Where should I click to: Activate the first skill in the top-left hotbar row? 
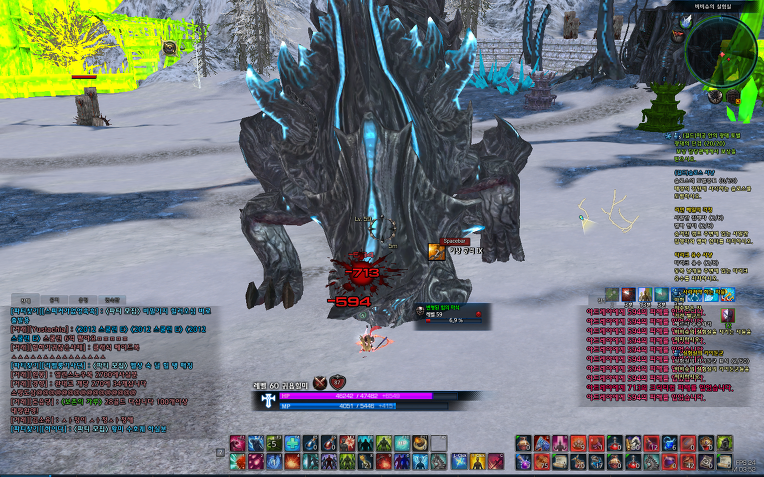(x=238, y=443)
